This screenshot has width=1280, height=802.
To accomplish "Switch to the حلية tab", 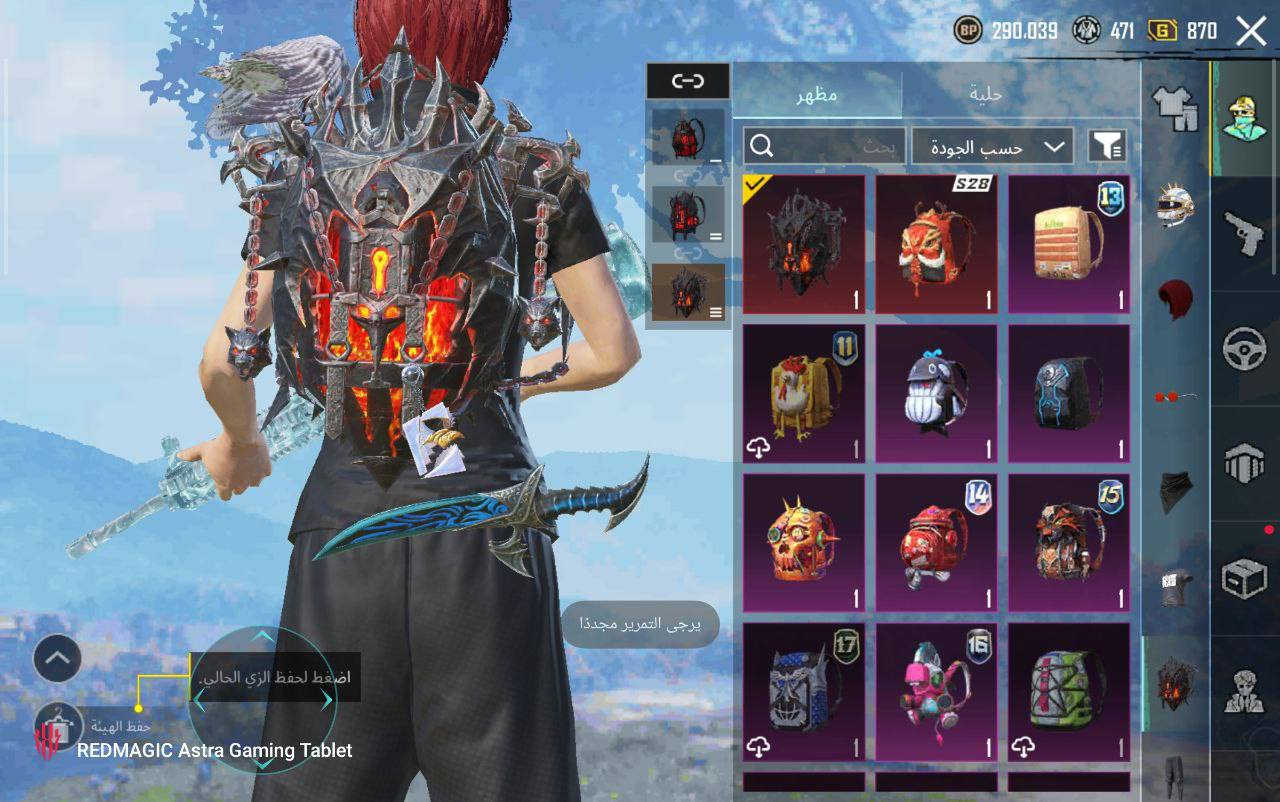I will [x=986, y=95].
